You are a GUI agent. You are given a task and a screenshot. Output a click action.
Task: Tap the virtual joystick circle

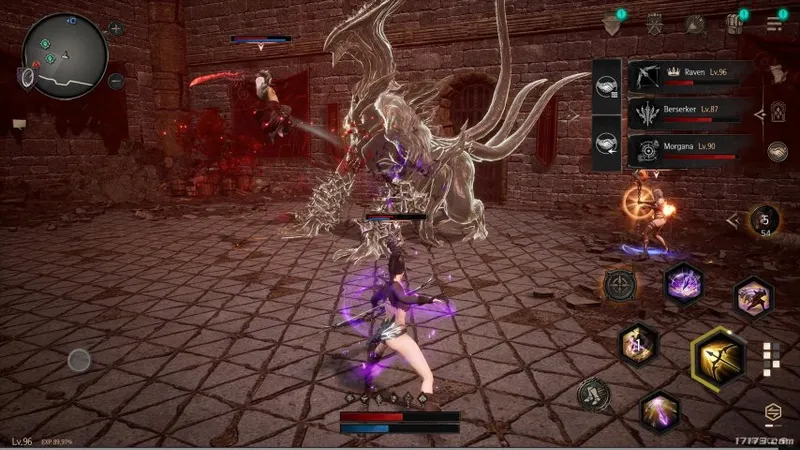79,360
